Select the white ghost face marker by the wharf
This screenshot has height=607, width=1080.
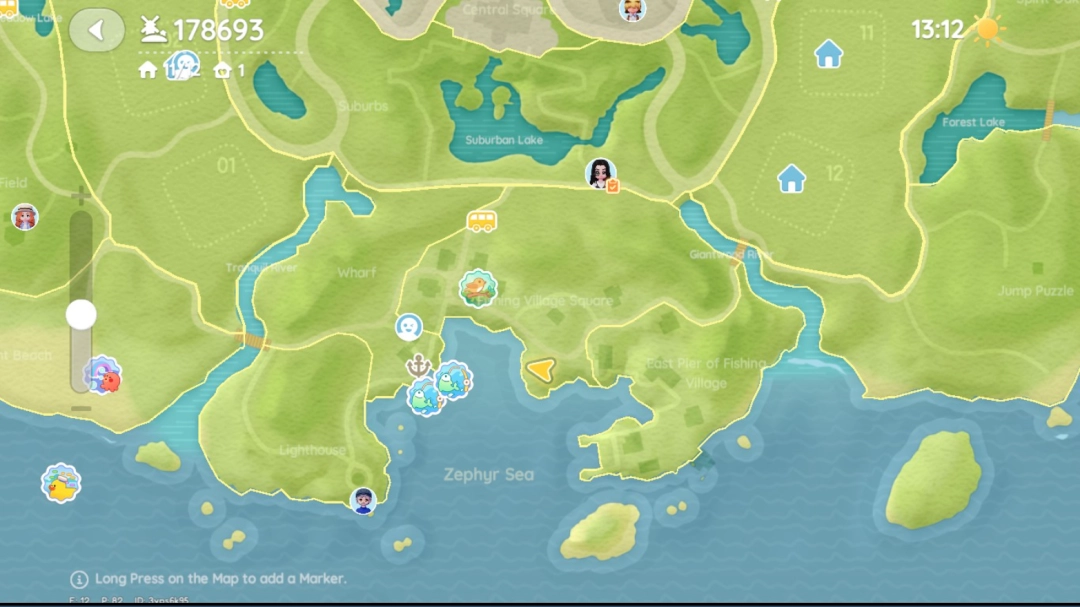(408, 326)
